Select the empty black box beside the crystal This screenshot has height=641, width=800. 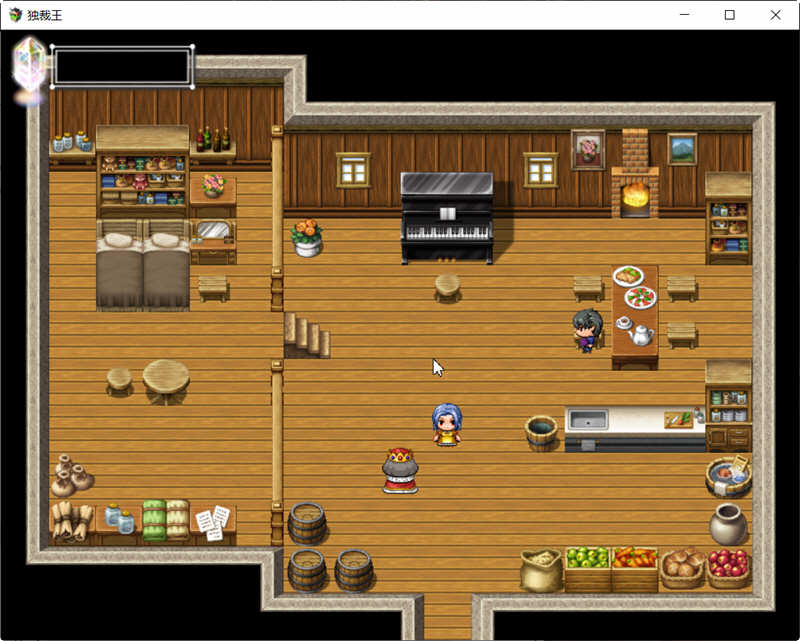122,67
